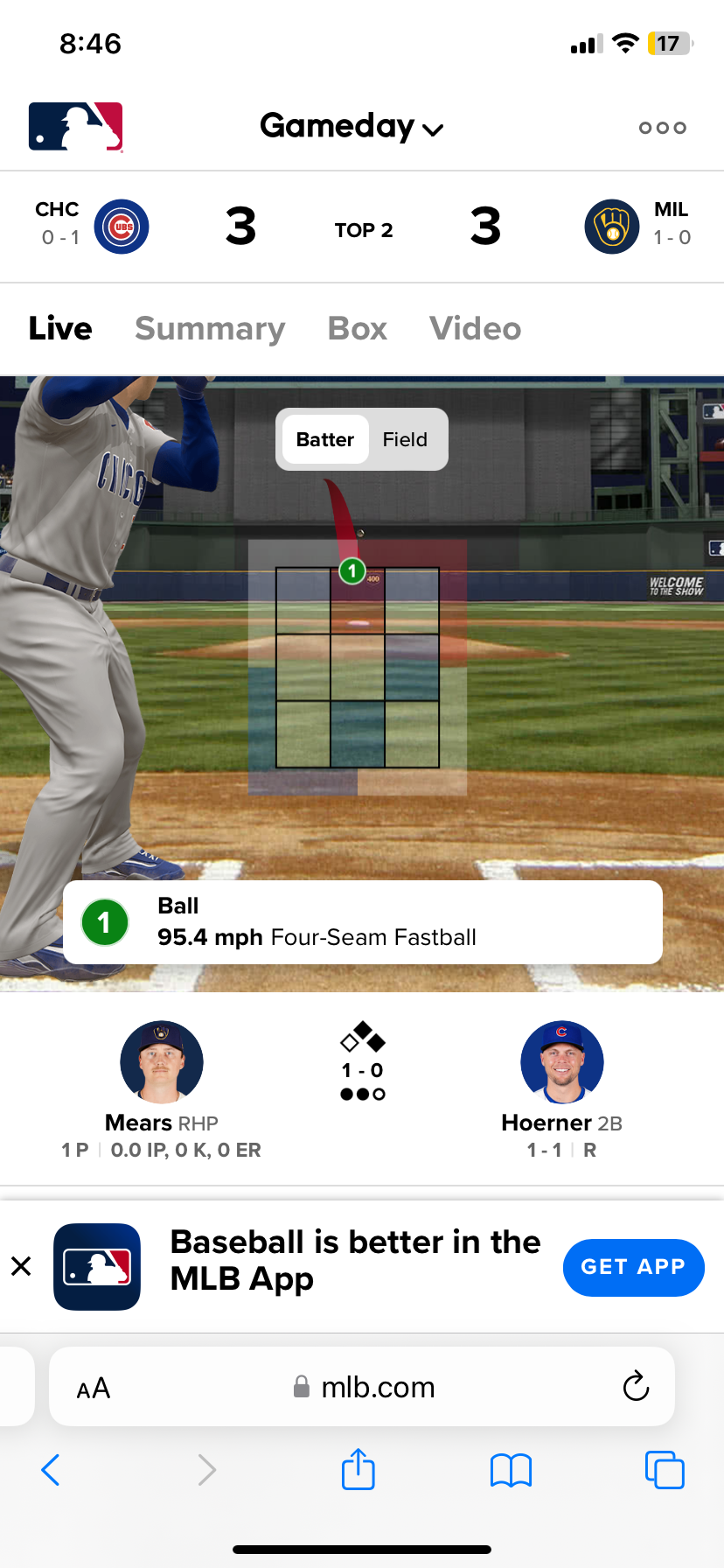View batter Hoerner player photo
This screenshot has height=1568, width=724.
coord(561,1061)
